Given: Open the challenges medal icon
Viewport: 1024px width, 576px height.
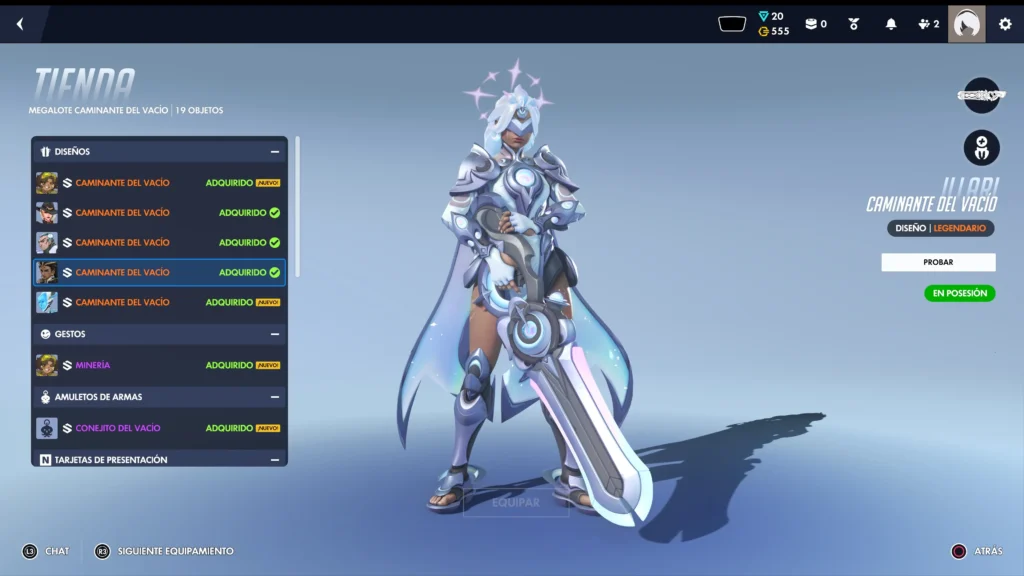Looking at the screenshot, I should tap(854, 24).
